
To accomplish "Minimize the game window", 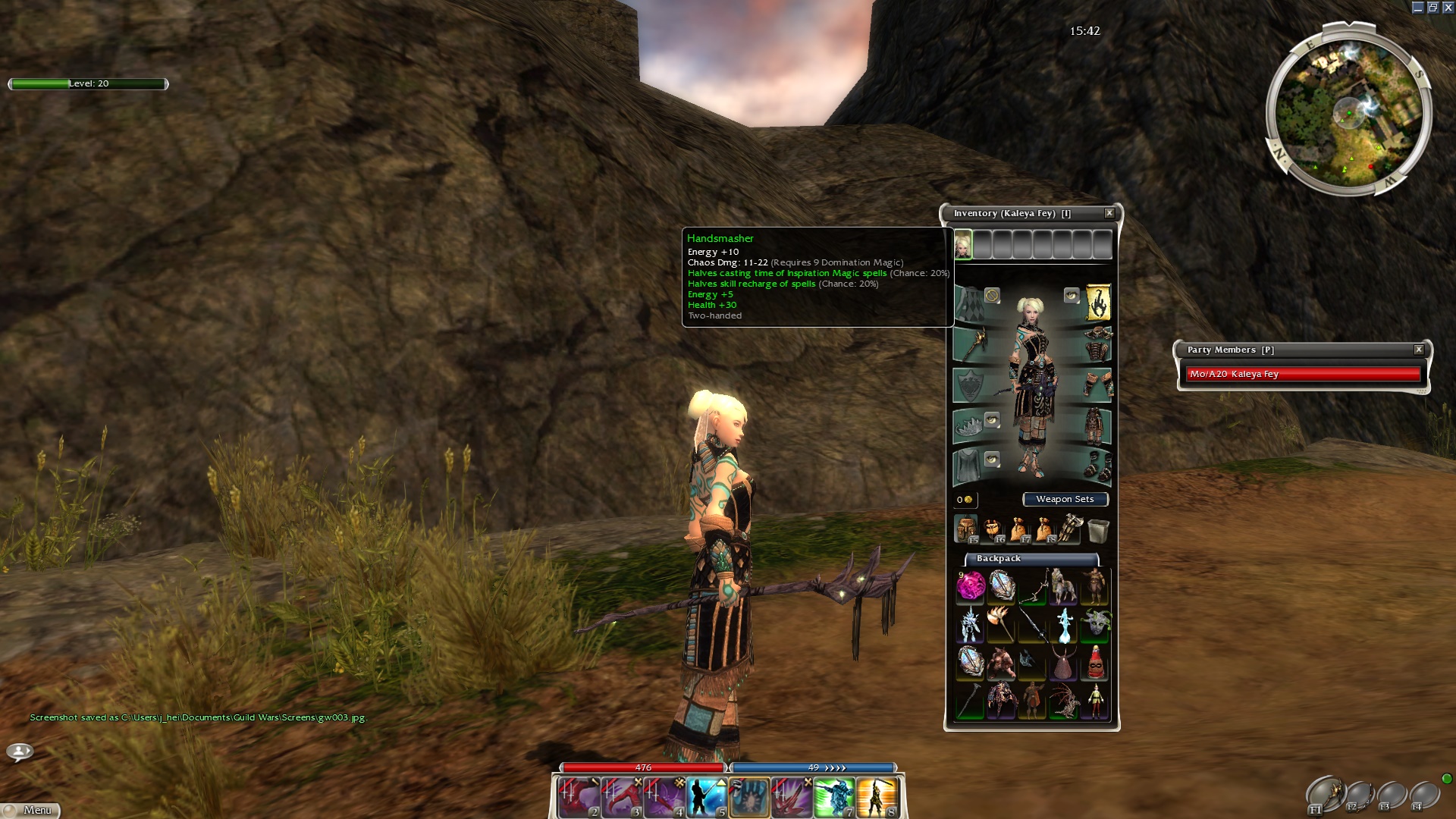I will click(1417, 8).
